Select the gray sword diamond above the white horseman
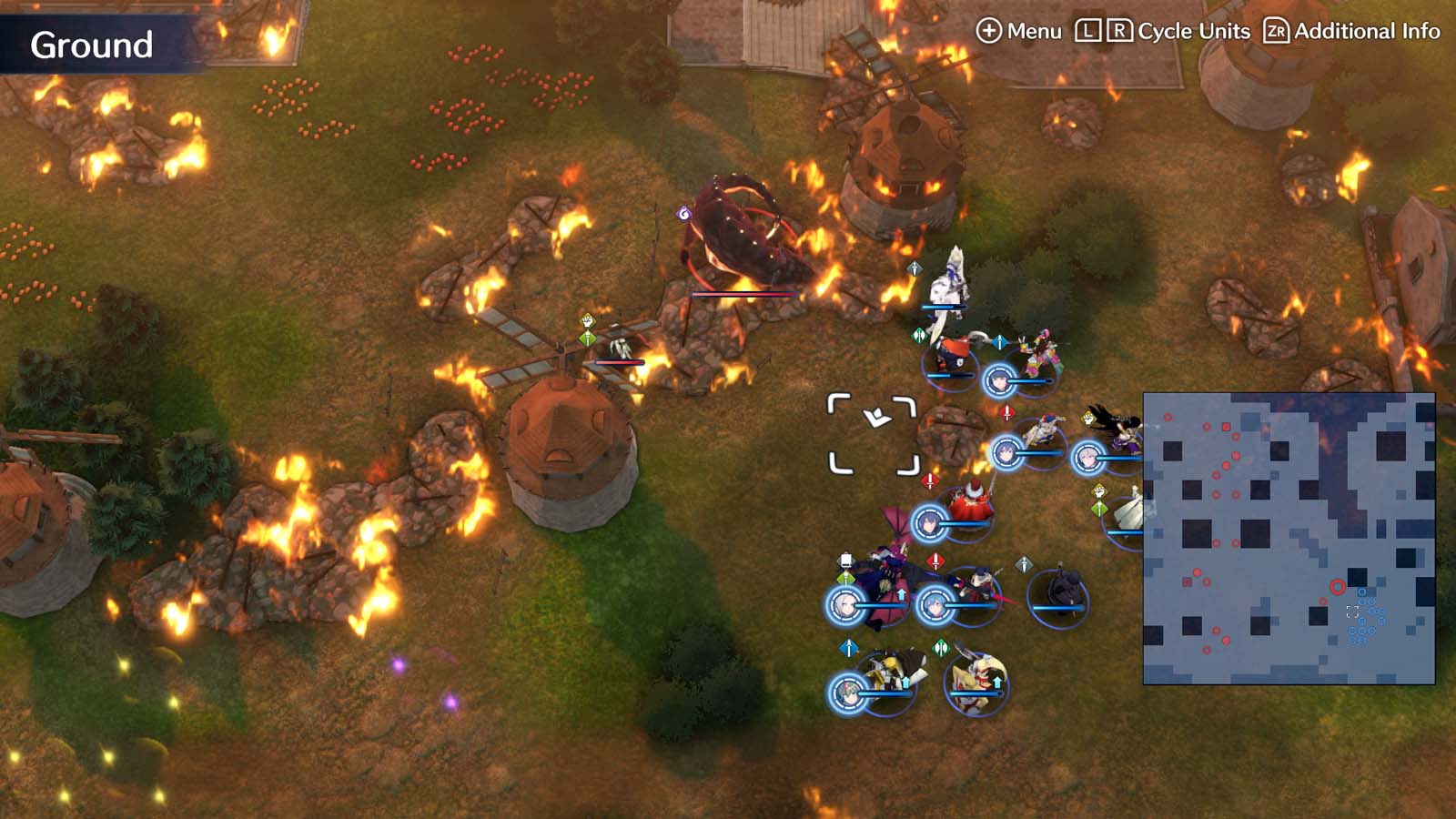Viewport: 1456px width, 819px height. (913, 268)
